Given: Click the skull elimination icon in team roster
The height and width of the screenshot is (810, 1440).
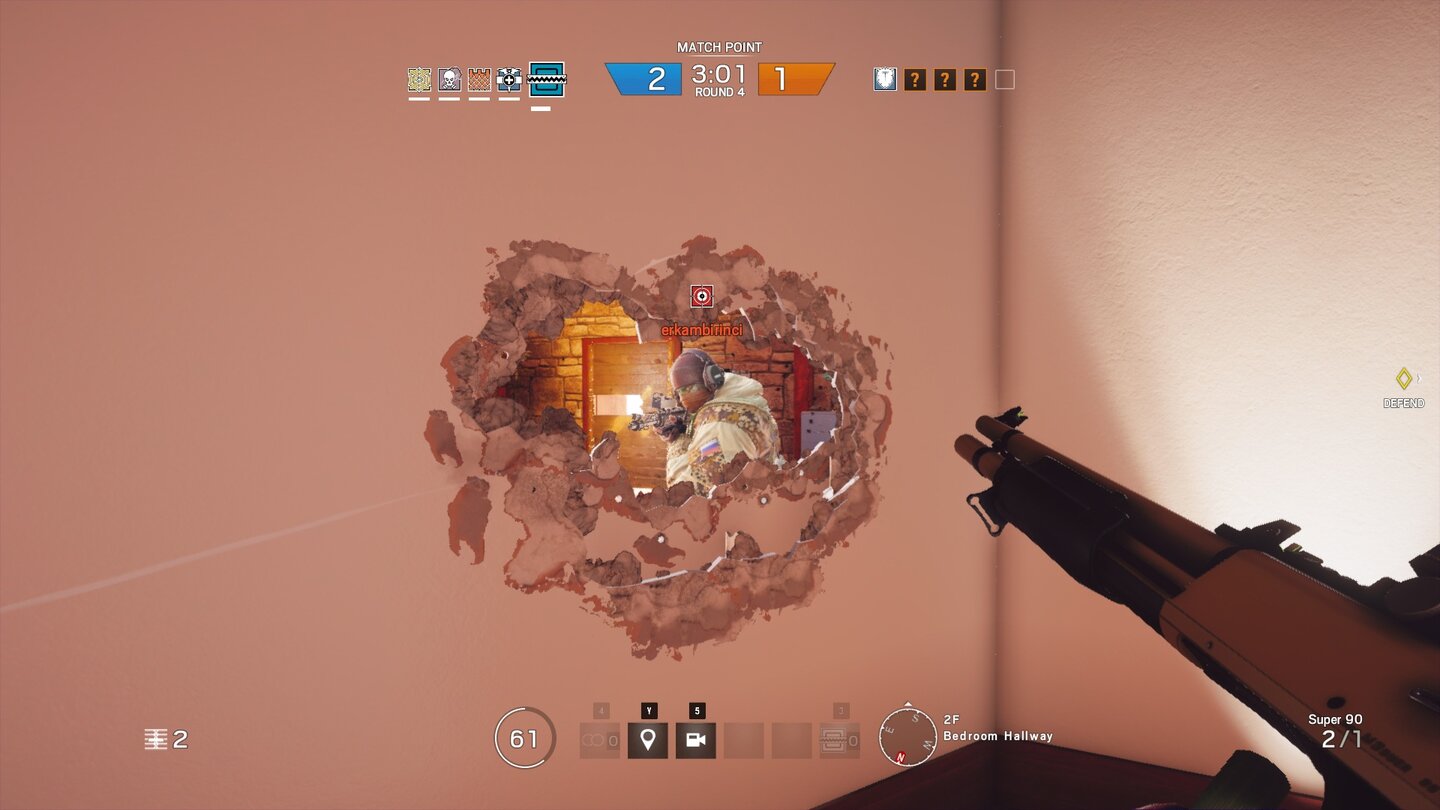Looking at the screenshot, I should pyautogui.click(x=449, y=80).
